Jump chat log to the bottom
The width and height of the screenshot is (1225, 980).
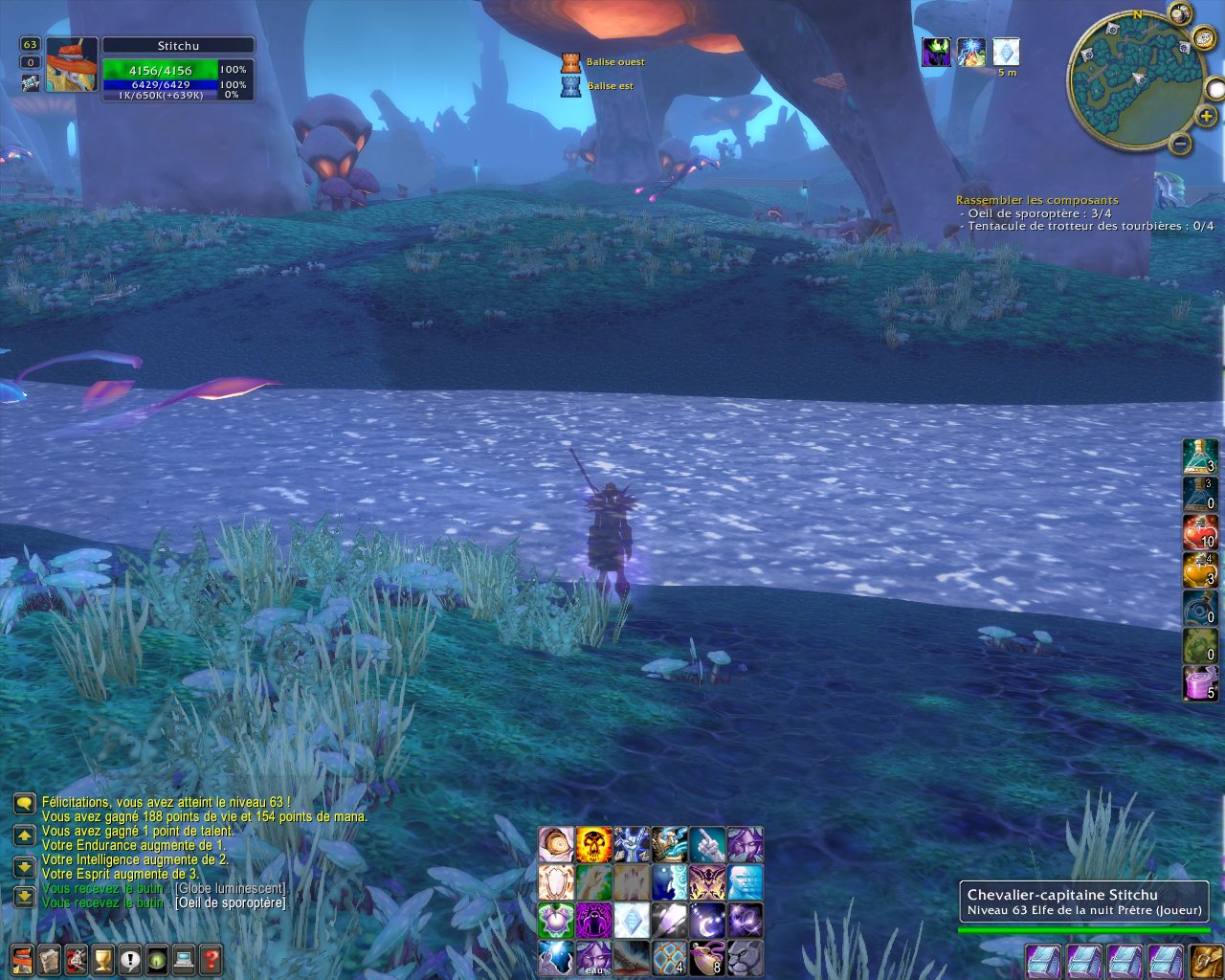[x=24, y=897]
